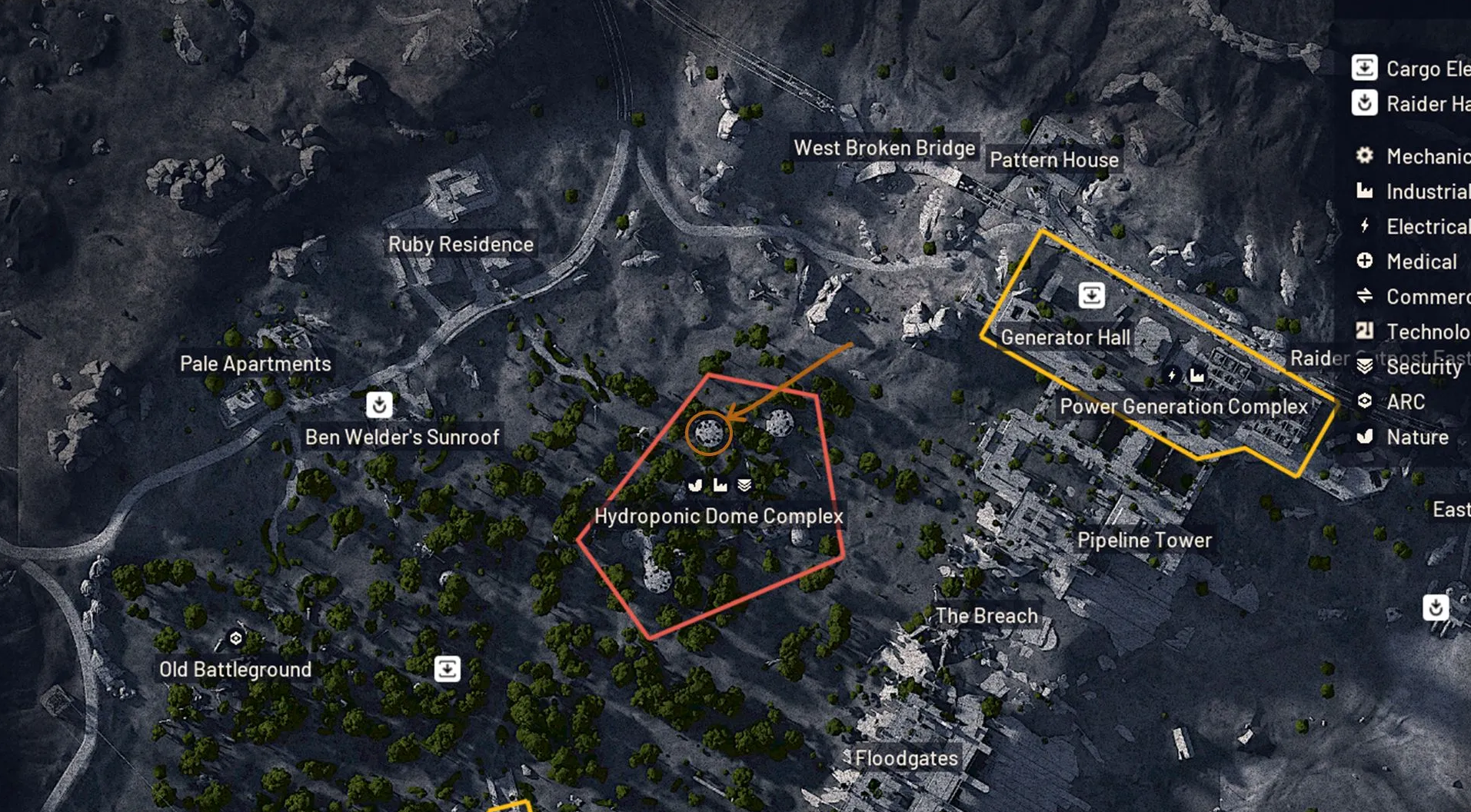Select the cargo elevator marker at Generator Hall

pos(1091,295)
